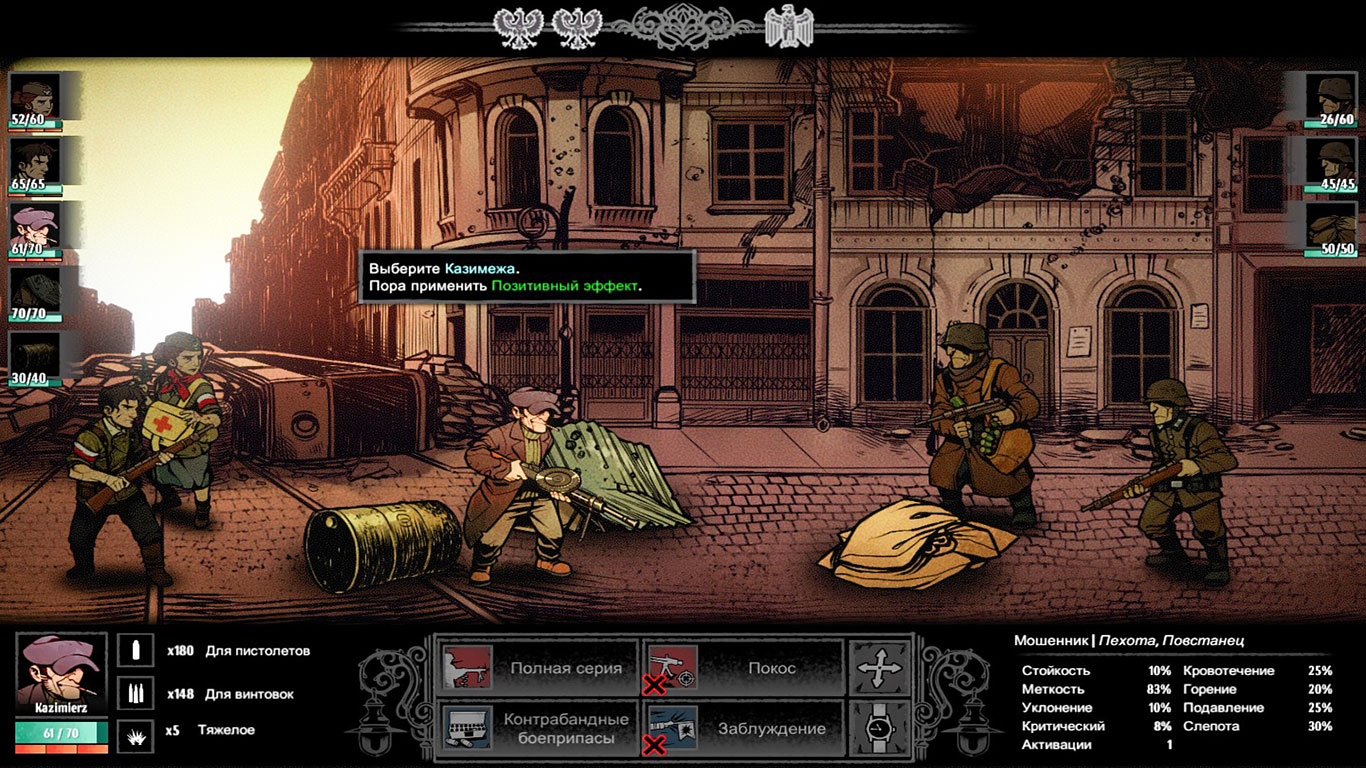Pick the dark-haired man portrait with 65/65

pyautogui.click(x=35, y=162)
